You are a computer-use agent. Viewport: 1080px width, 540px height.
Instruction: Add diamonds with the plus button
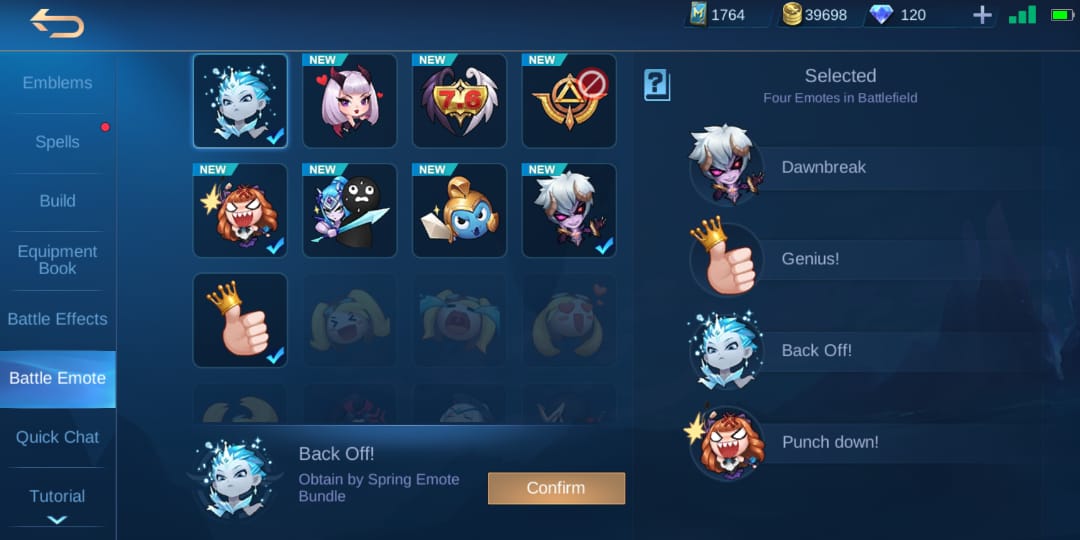982,15
